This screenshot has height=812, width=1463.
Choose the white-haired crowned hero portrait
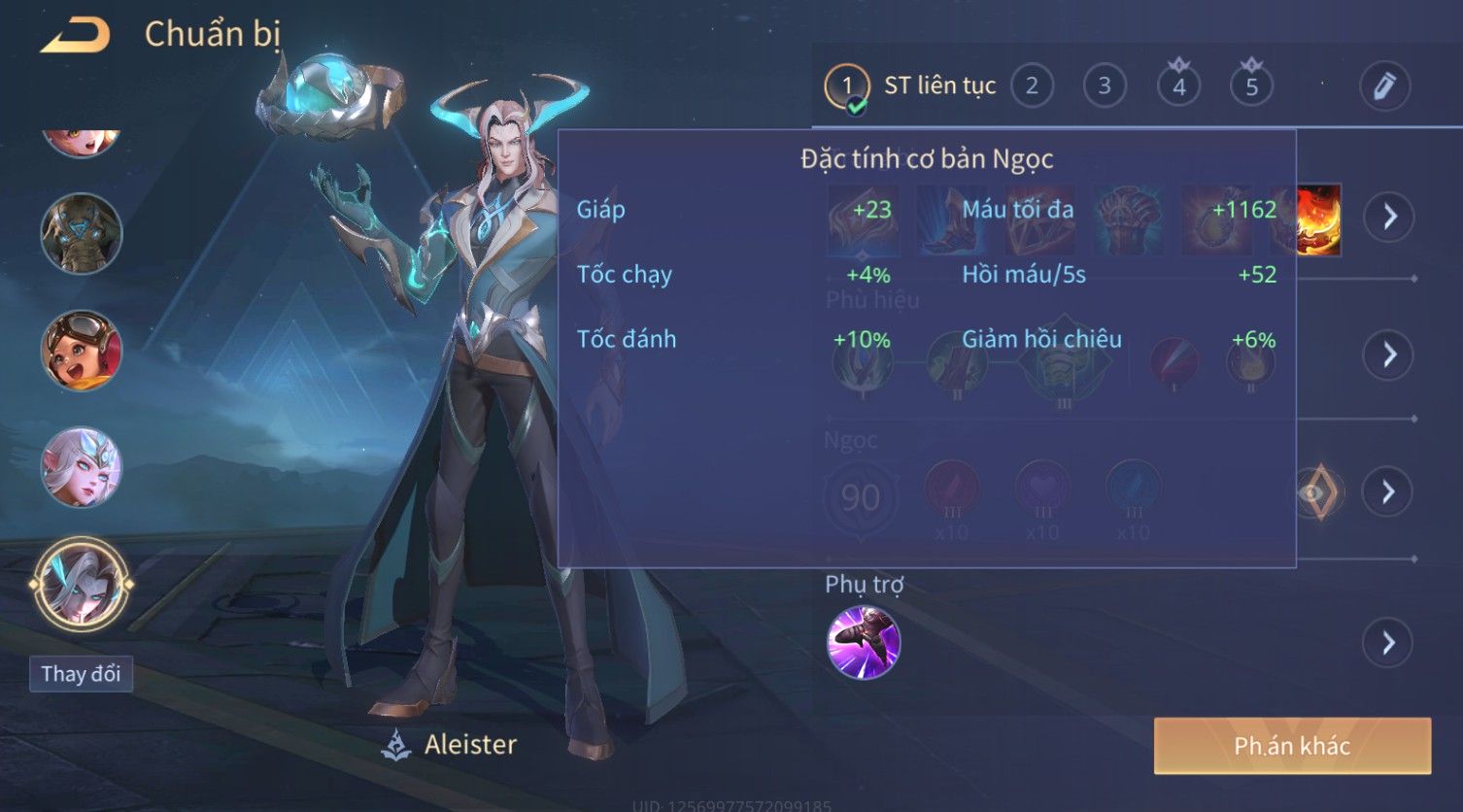tap(82, 467)
